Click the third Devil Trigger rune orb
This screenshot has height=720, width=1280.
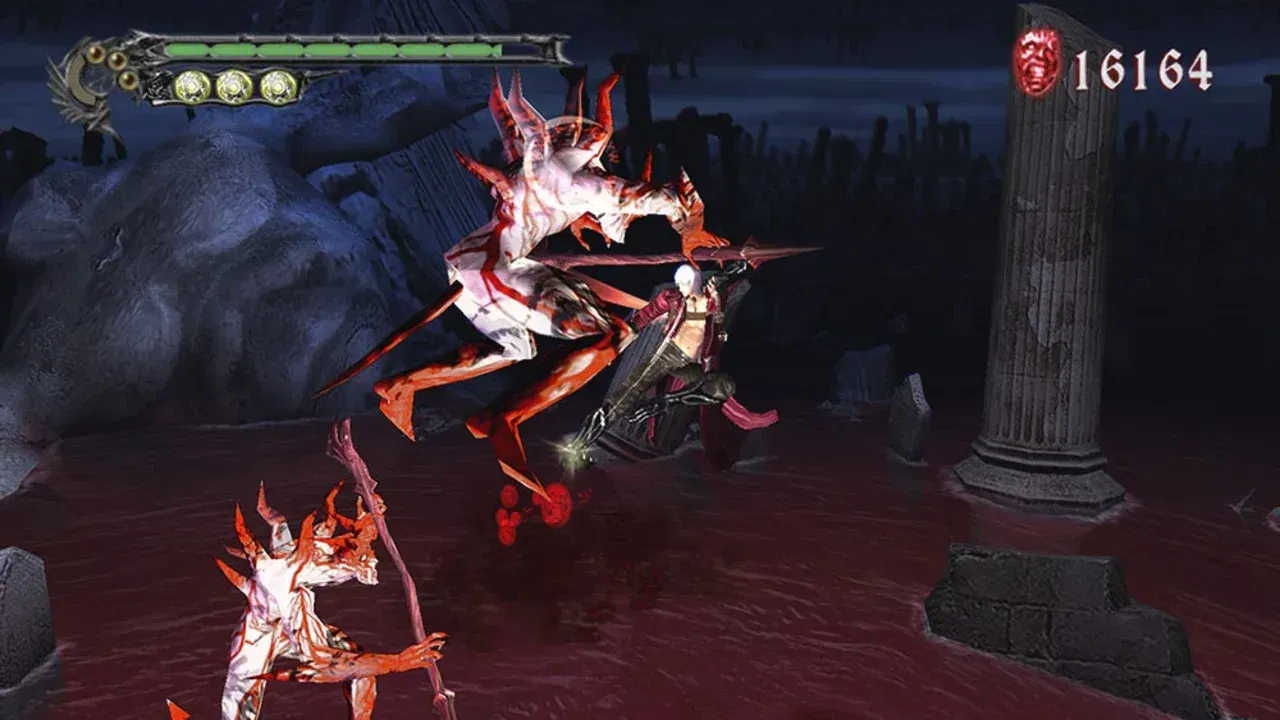(x=275, y=85)
